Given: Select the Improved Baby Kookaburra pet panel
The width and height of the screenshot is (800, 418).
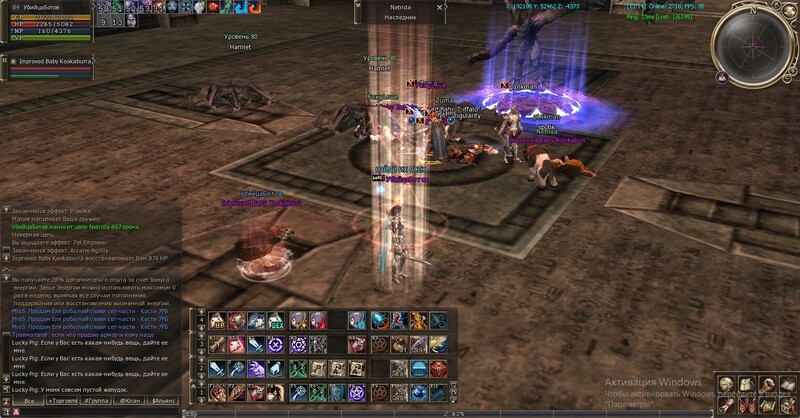Looking at the screenshot, I should (x=50, y=62).
